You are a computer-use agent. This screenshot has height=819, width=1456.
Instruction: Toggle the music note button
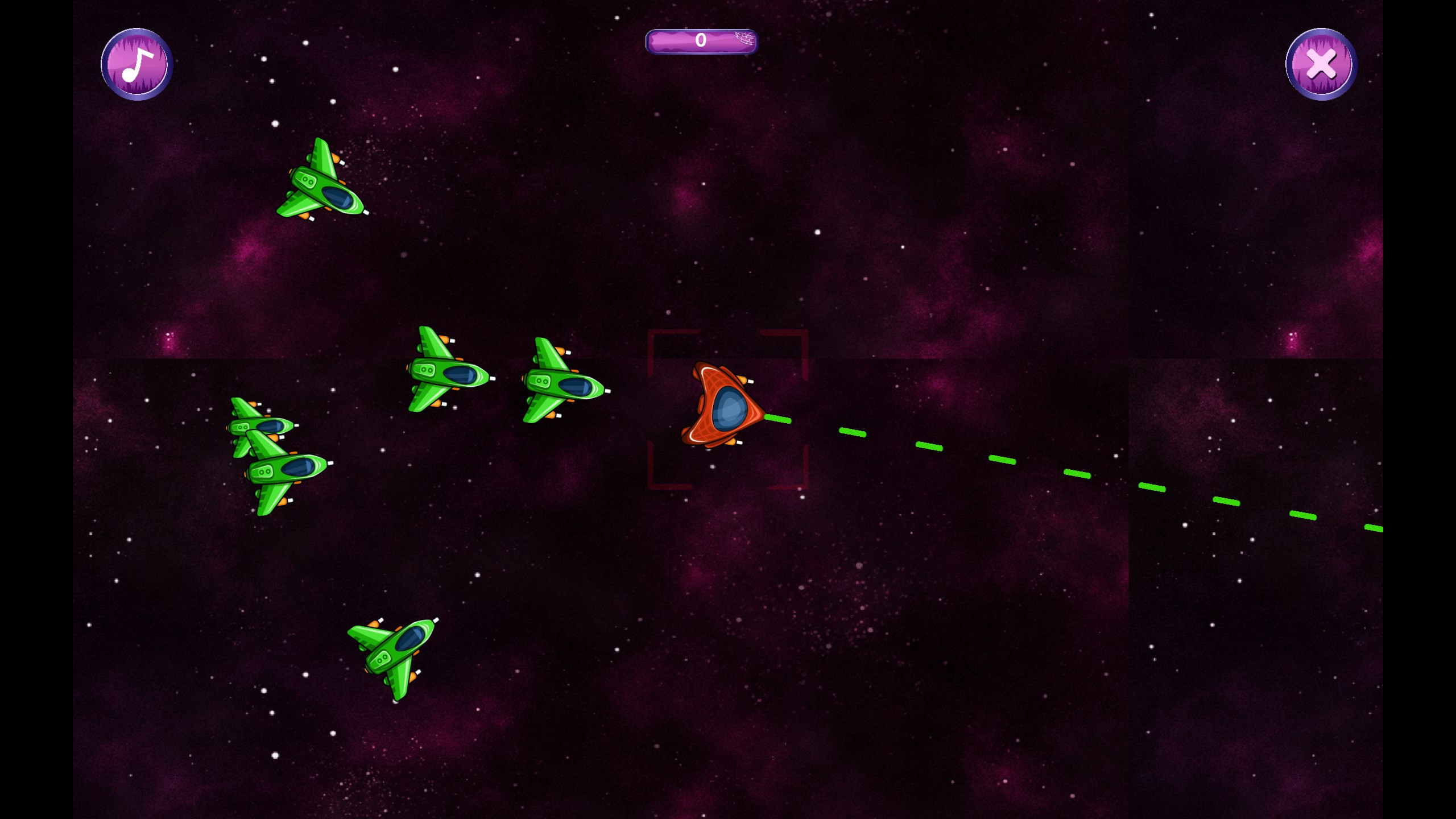[x=137, y=64]
